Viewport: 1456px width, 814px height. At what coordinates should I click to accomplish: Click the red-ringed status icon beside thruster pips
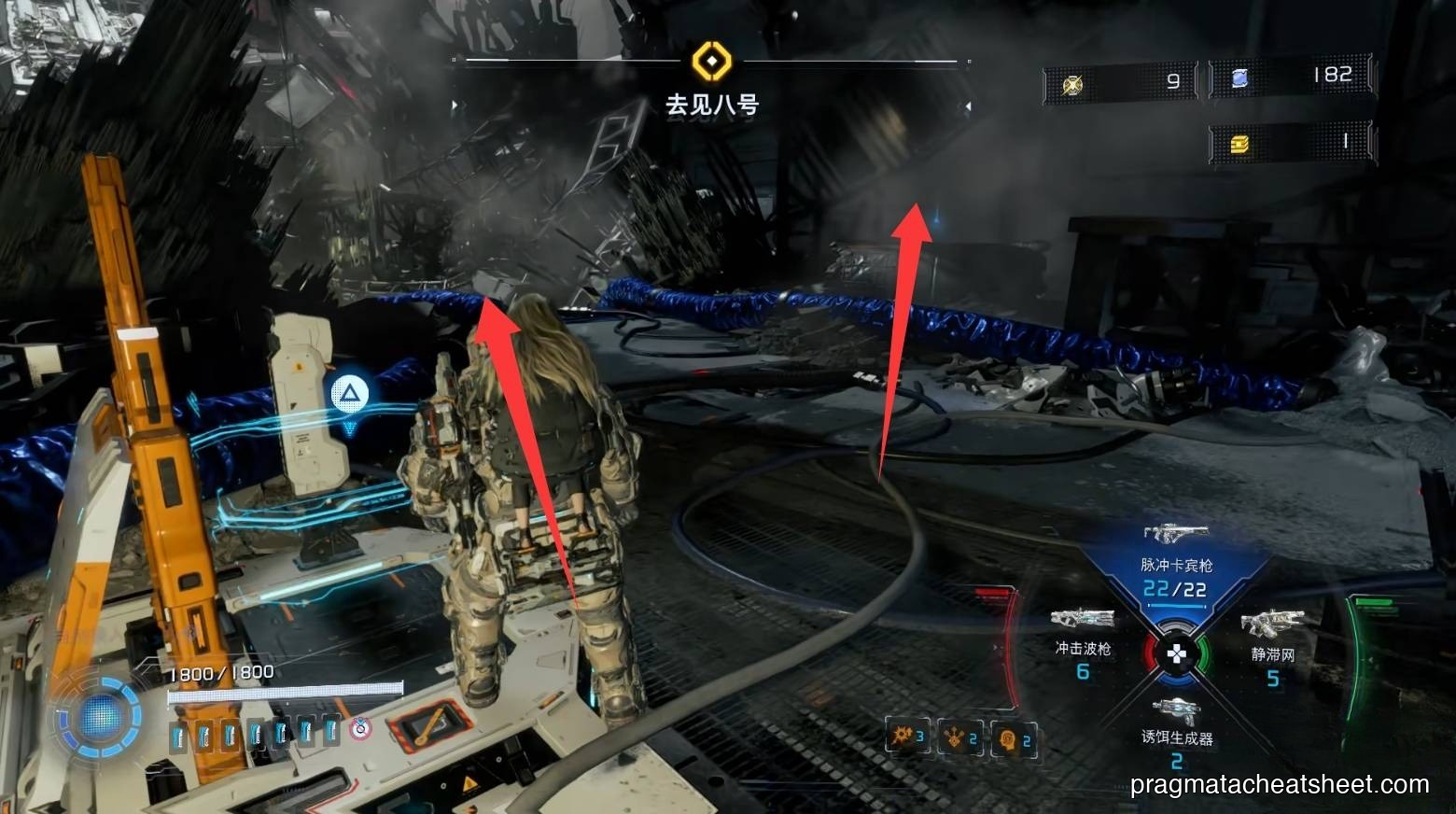(x=361, y=729)
